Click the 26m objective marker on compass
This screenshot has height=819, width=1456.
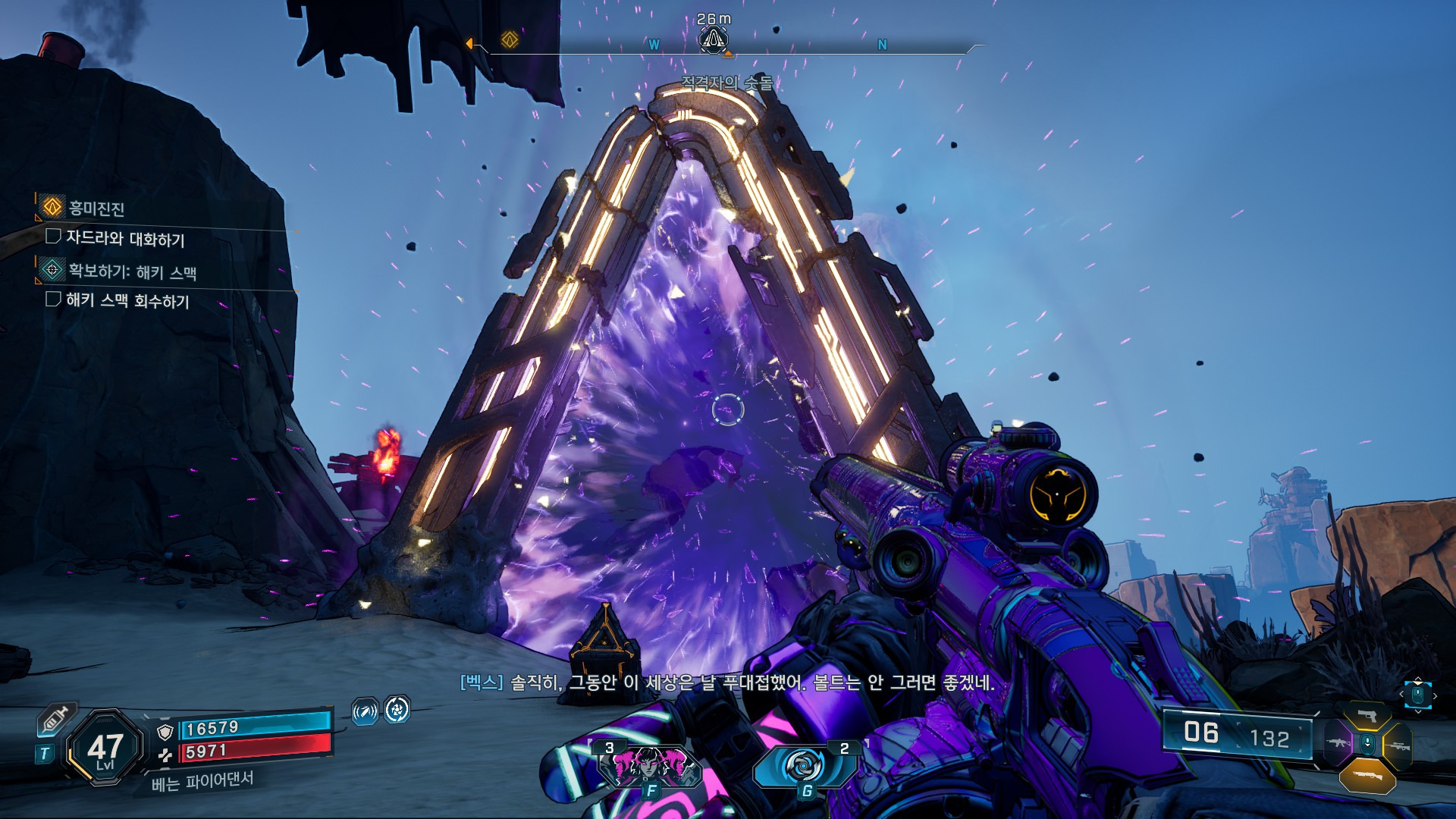point(714,39)
